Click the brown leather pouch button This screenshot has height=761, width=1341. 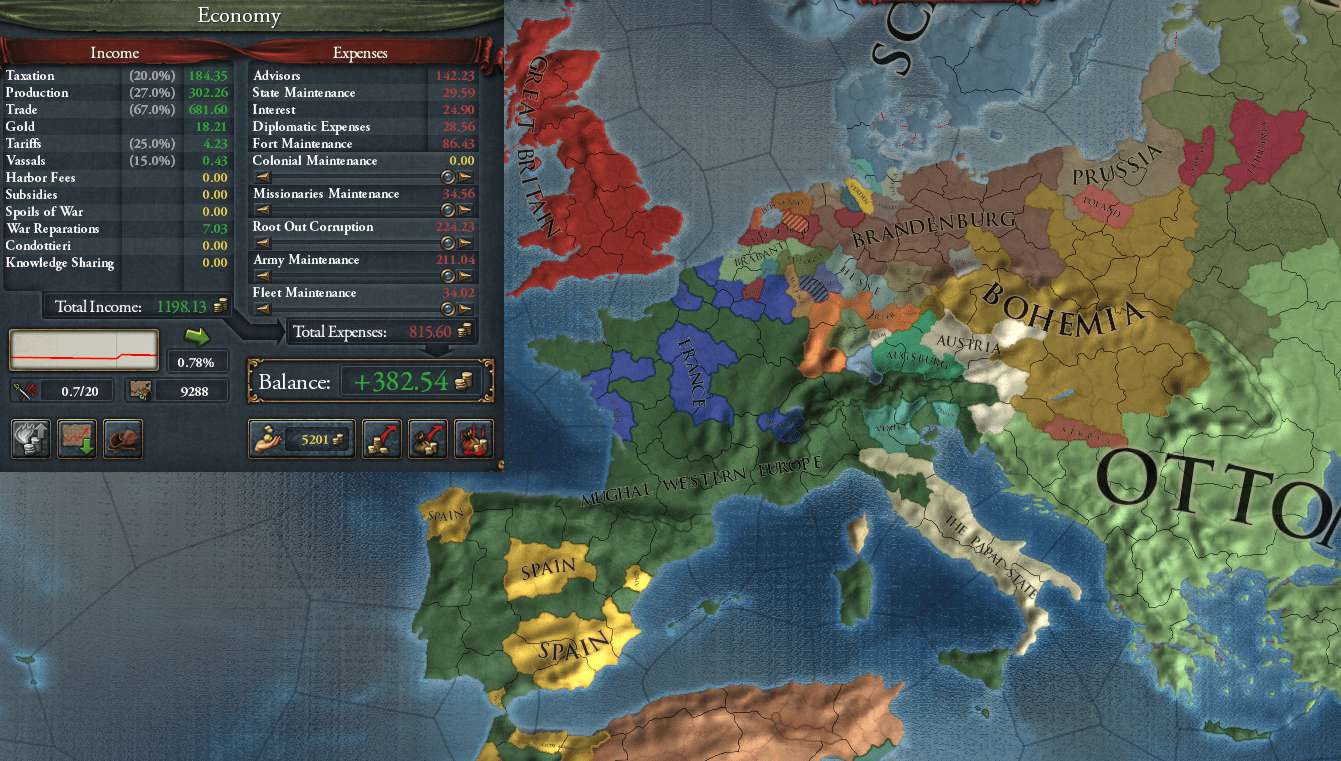pyautogui.click(x=124, y=439)
